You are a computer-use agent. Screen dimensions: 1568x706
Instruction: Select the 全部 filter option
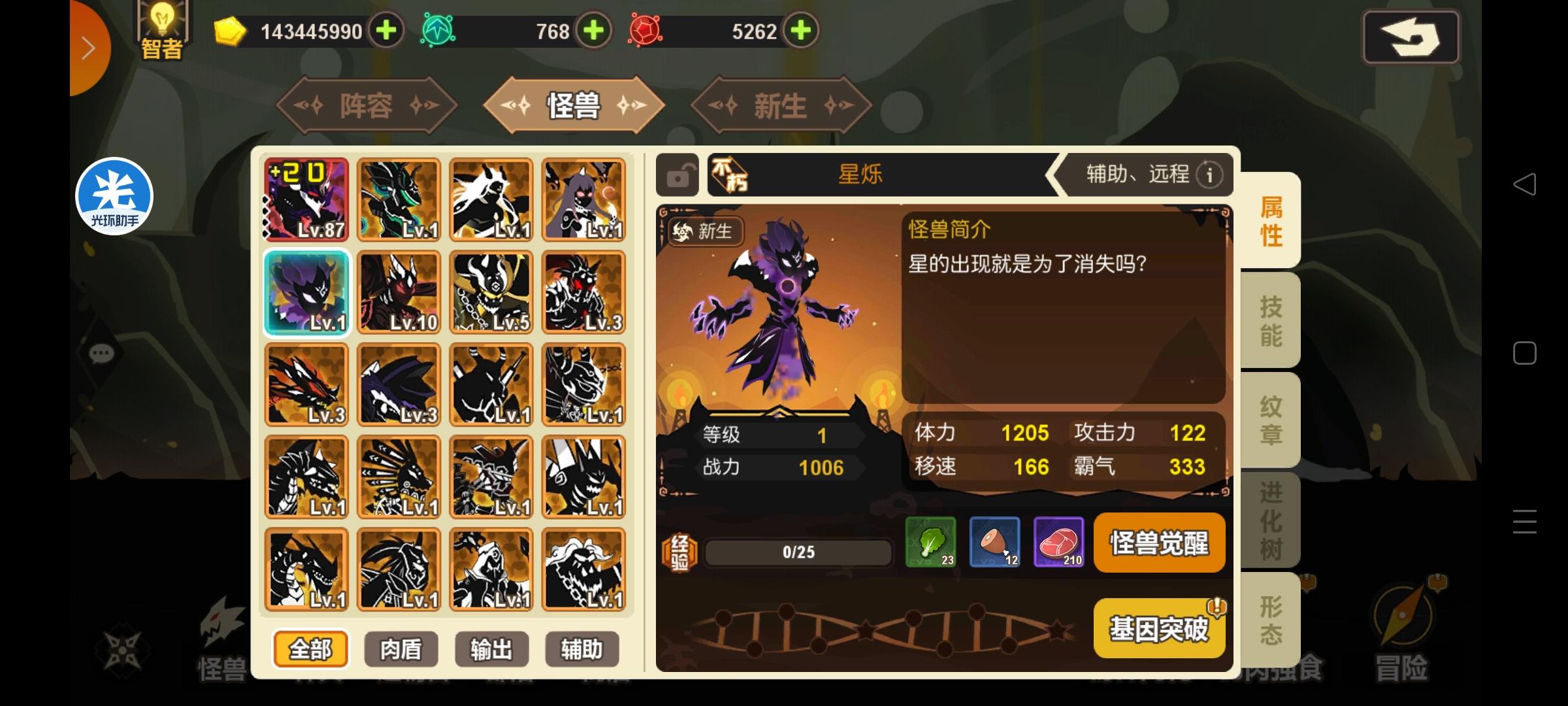[x=310, y=649]
